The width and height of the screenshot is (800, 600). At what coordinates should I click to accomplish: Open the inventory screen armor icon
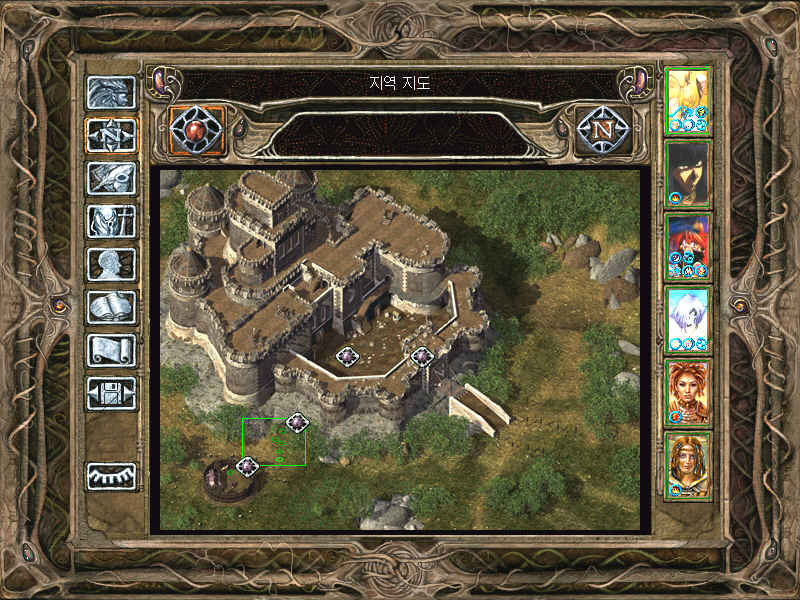pyautogui.click(x=111, y=220)
